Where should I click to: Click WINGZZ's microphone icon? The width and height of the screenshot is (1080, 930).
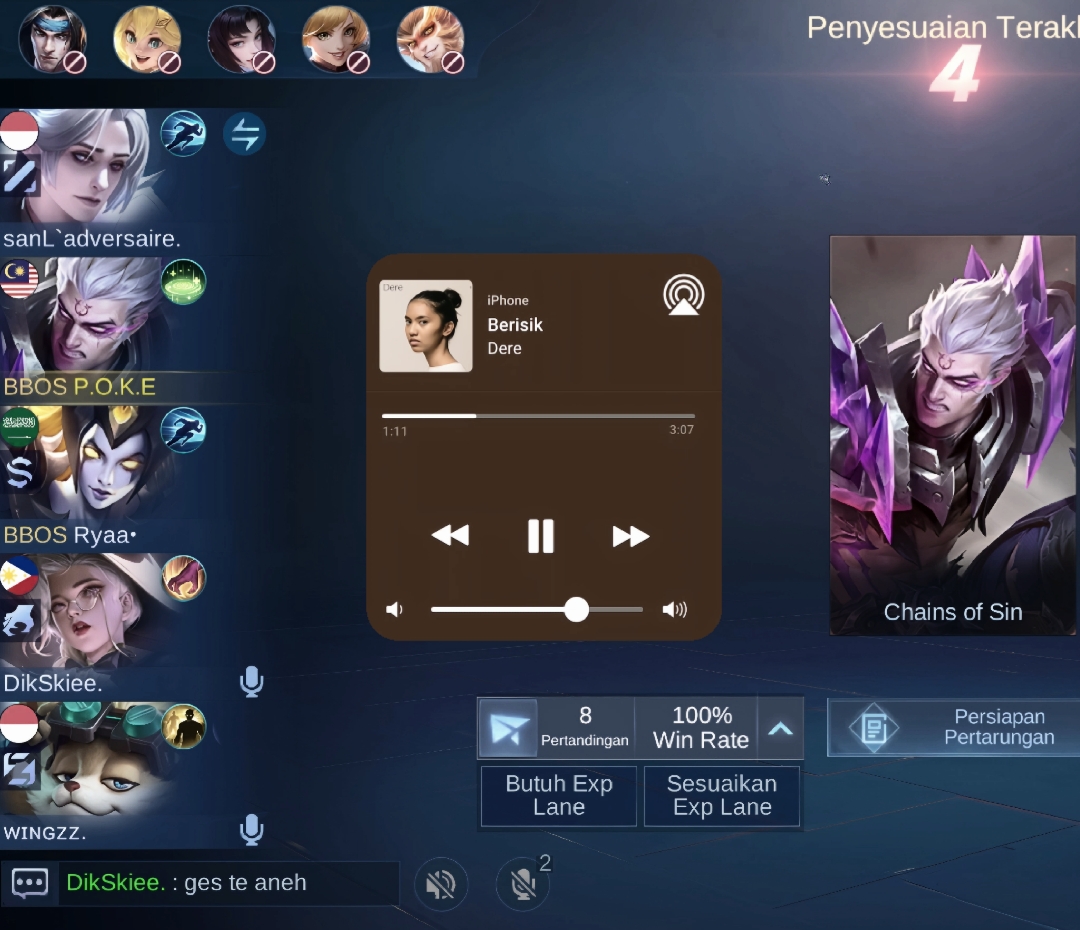[x=251, y=830]
